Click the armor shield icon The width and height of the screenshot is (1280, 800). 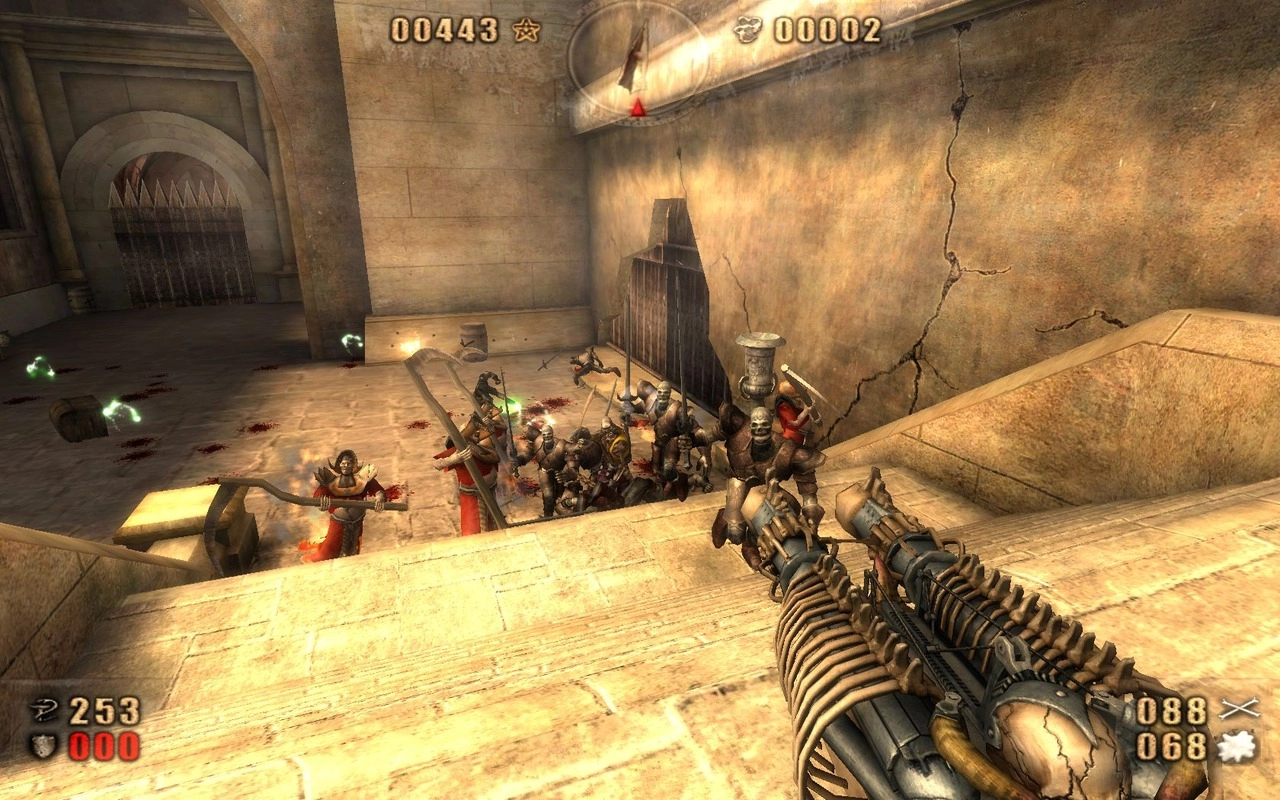tap(44, 746)
